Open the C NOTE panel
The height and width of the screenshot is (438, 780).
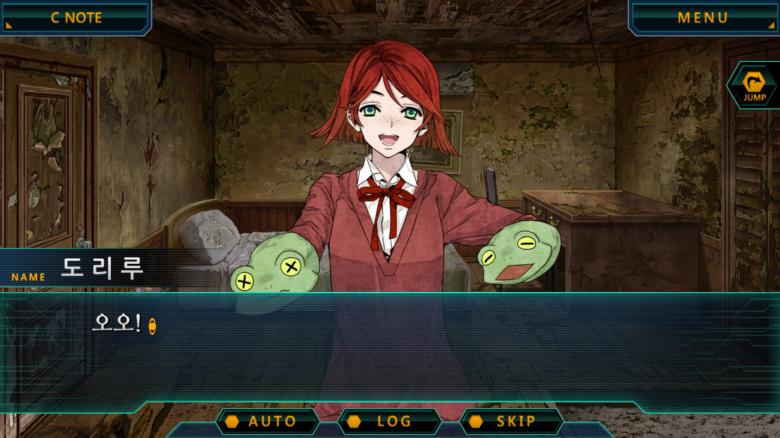click(75, 17)
